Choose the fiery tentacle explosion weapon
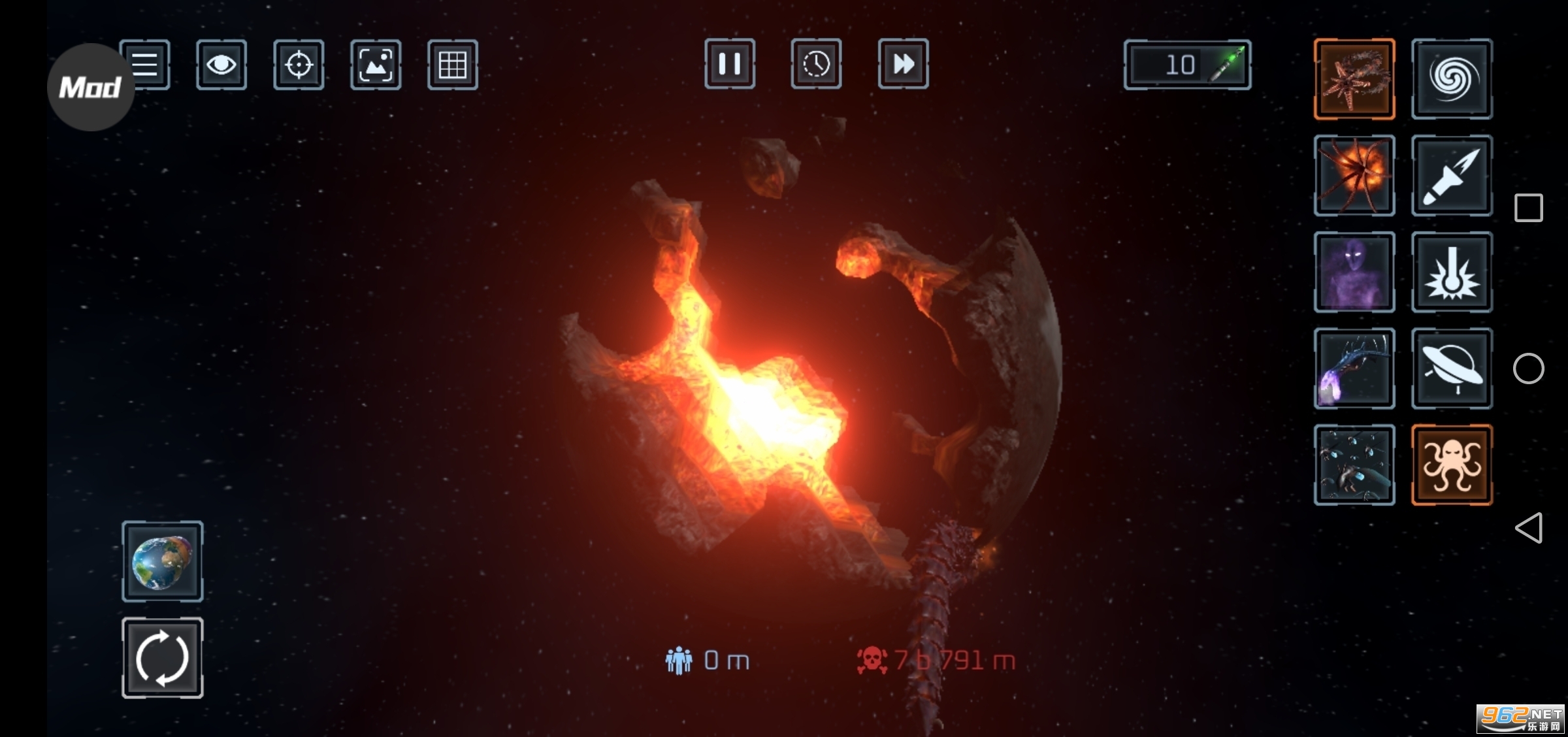Screen dimensions: 1568x737 [x=1354, y=176]
